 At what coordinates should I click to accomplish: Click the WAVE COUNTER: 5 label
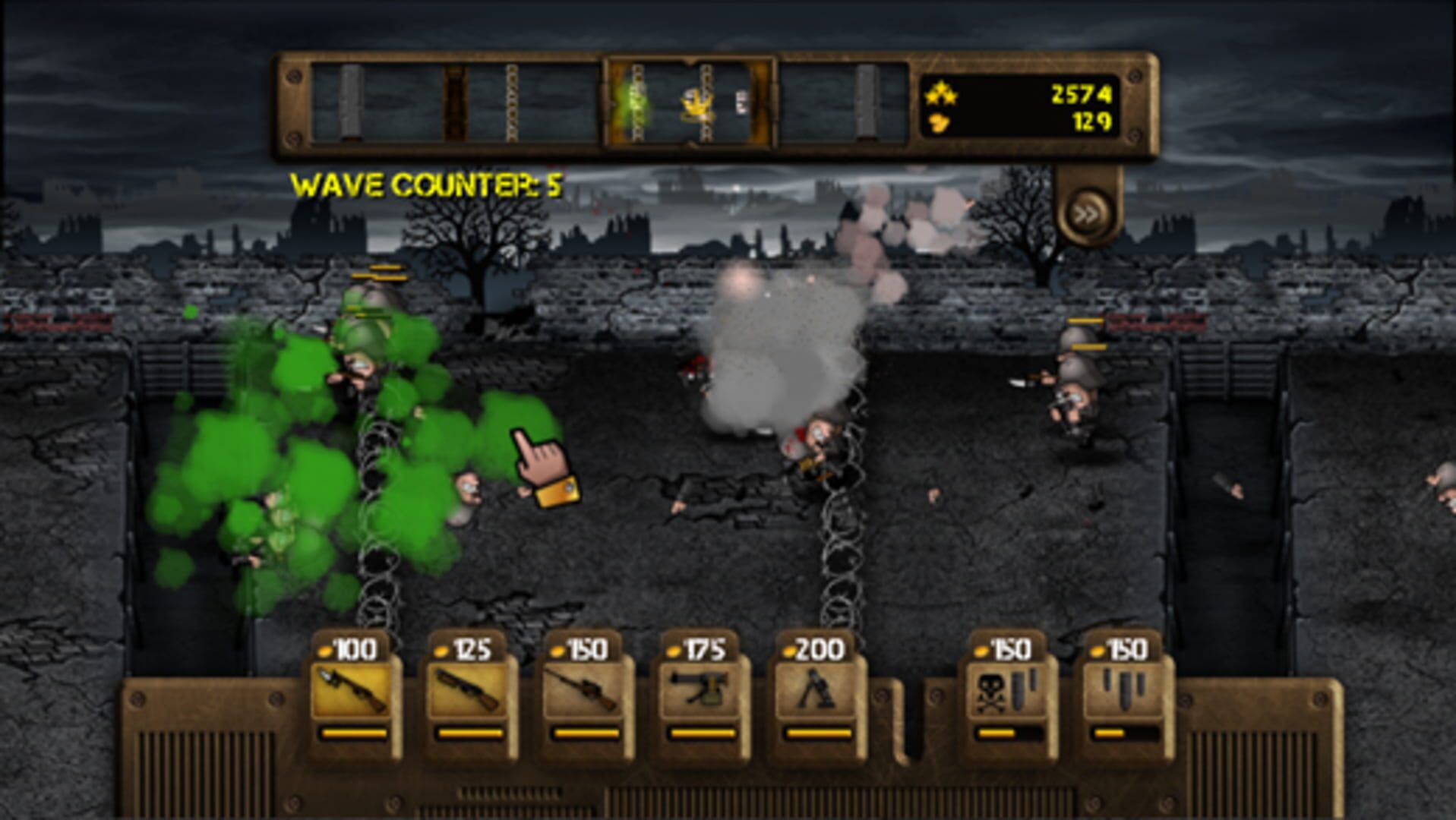click(428, 182)
